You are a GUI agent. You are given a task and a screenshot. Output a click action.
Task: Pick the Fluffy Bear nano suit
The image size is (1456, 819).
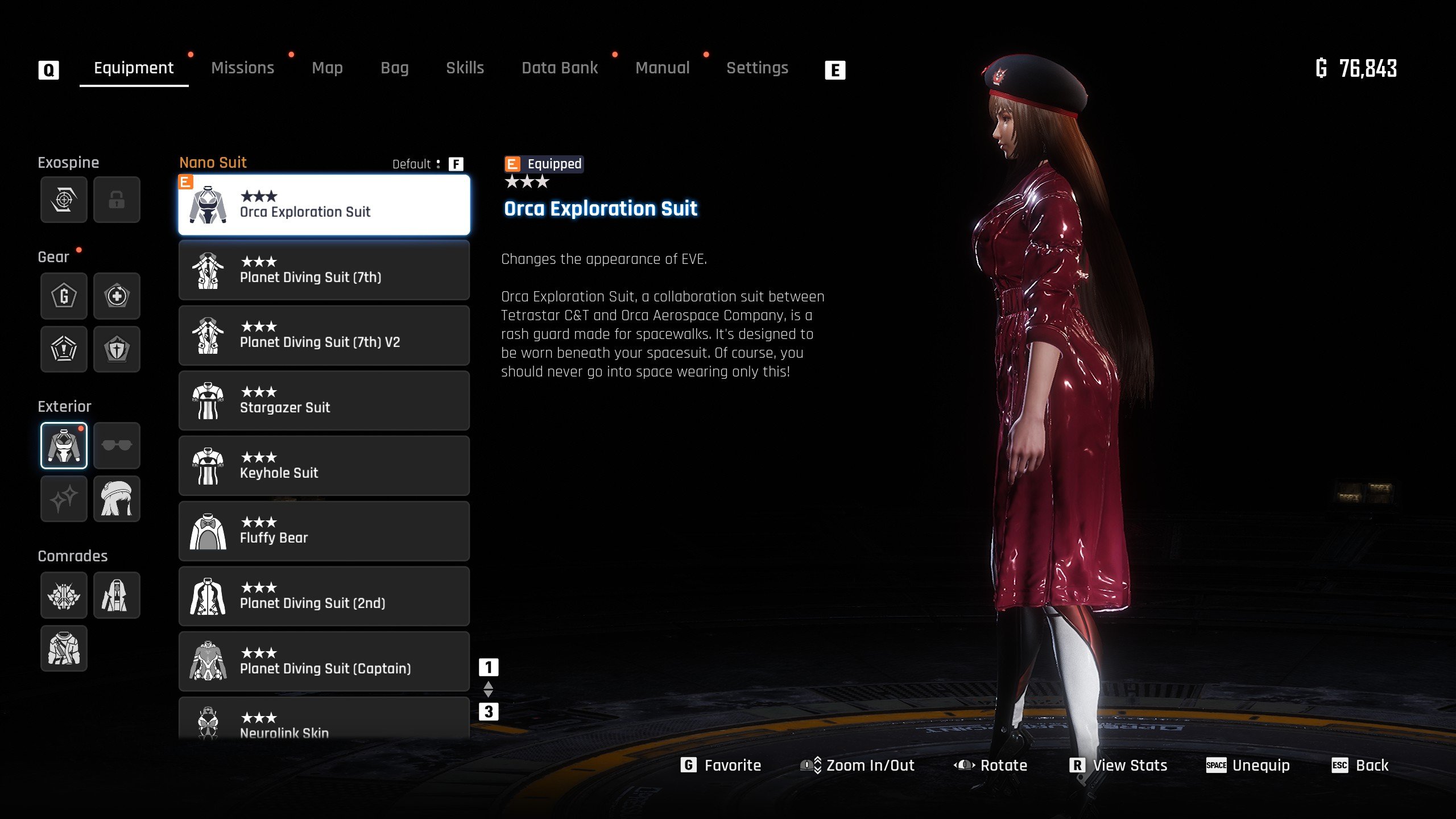click(324, 531)
